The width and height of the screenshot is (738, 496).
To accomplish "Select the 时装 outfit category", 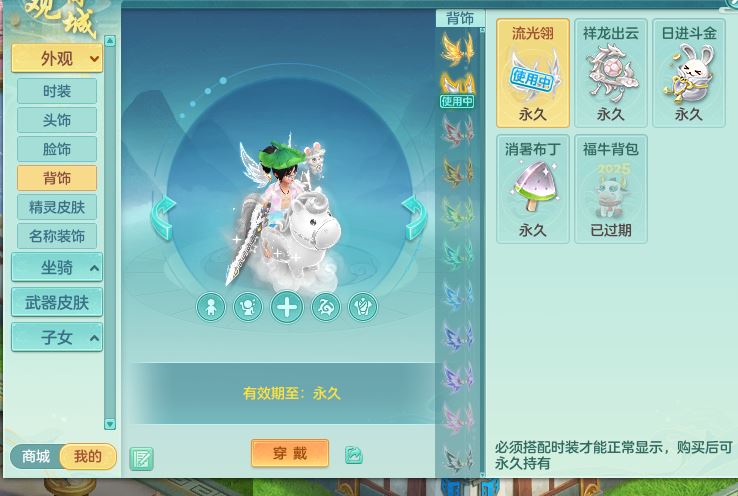I will click(57, 91).
